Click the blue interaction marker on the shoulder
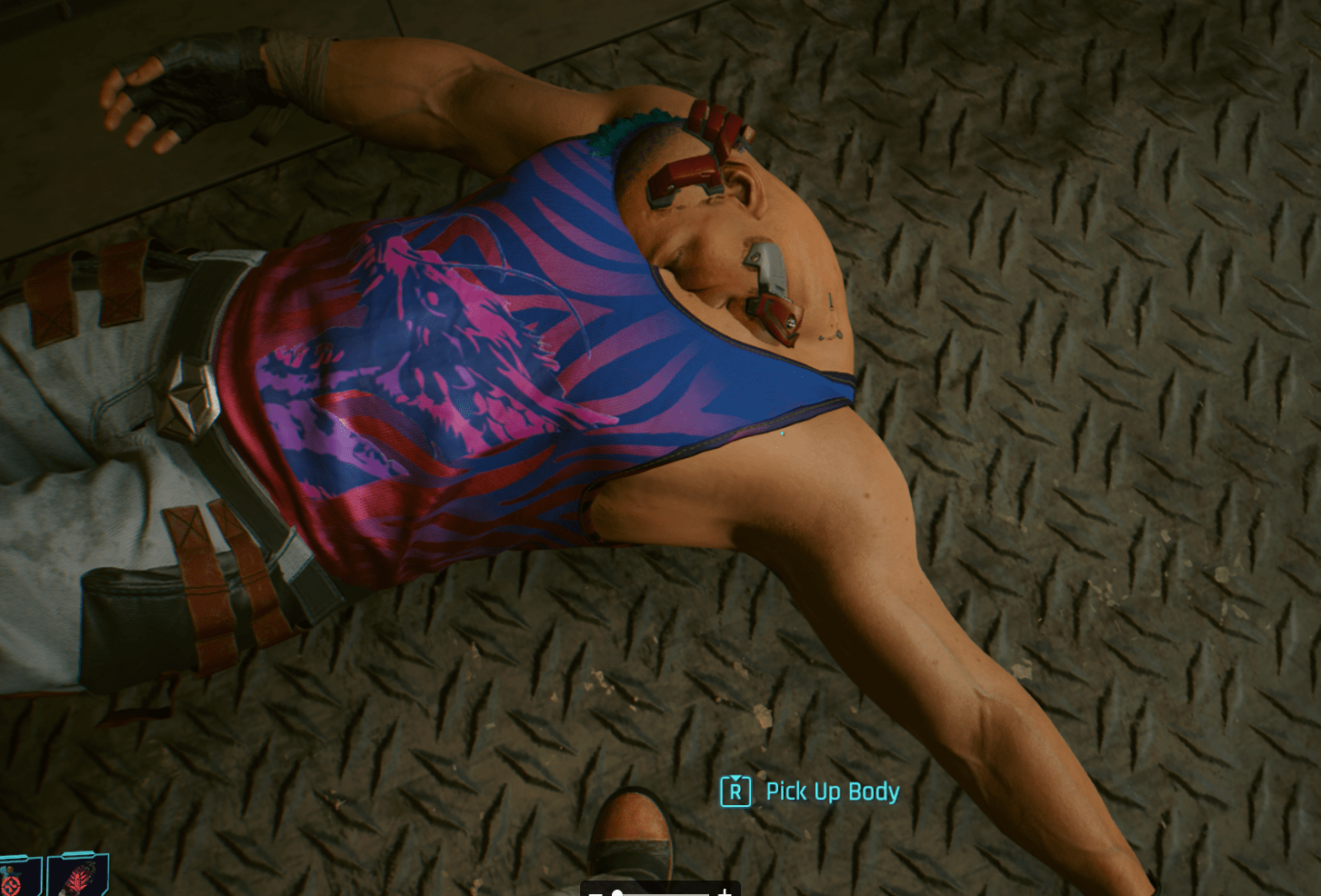The height and width of the screenshot is (896, 1321). tap(781, 435)
